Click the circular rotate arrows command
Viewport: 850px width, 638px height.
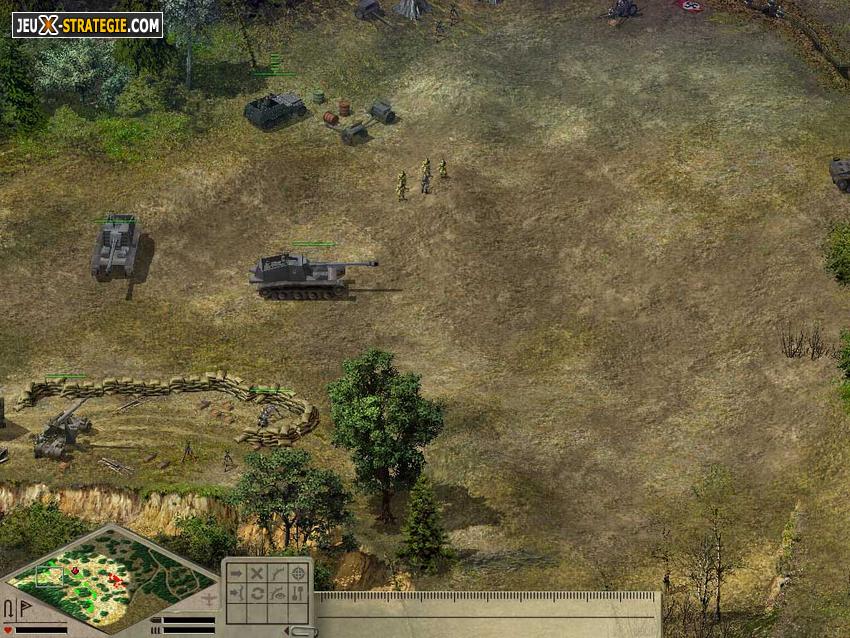(256, 594)
